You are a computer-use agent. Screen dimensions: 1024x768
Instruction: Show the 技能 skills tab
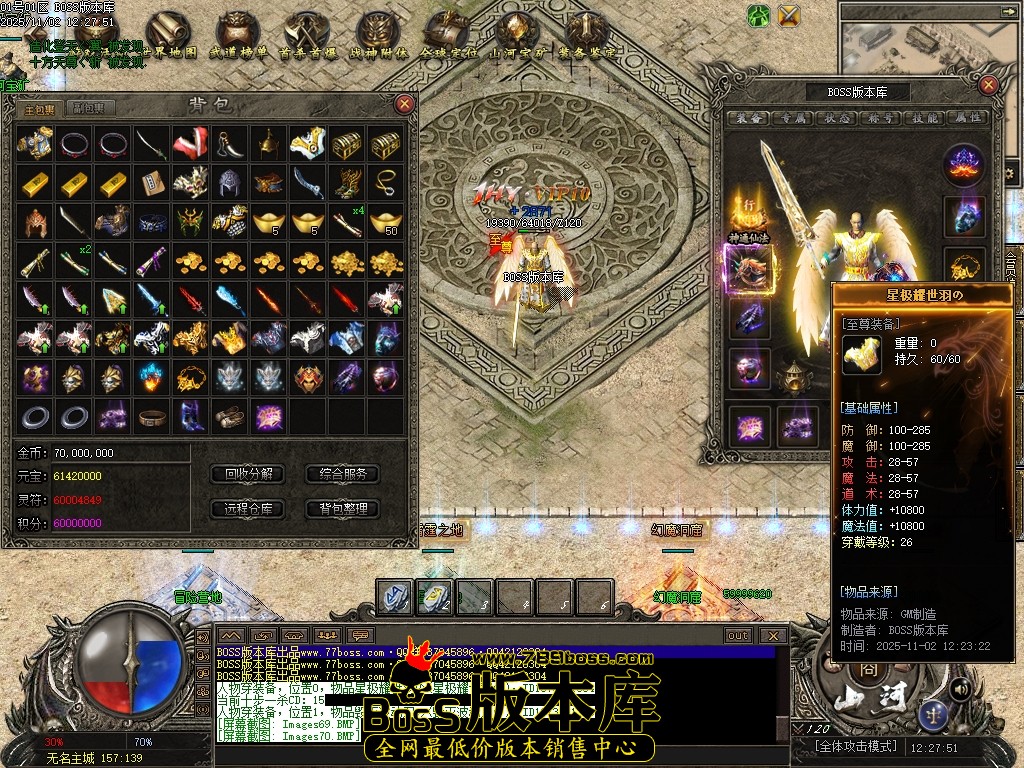point(927,118)
